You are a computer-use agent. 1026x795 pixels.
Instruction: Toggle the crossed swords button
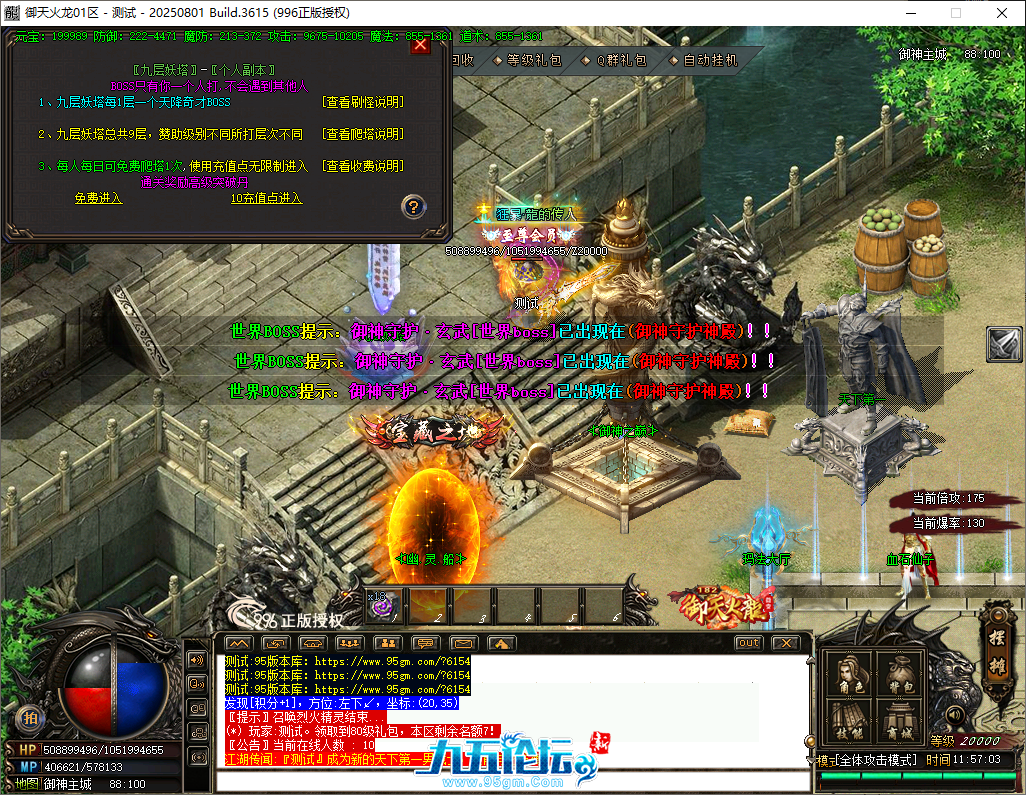coord(1003,344)
